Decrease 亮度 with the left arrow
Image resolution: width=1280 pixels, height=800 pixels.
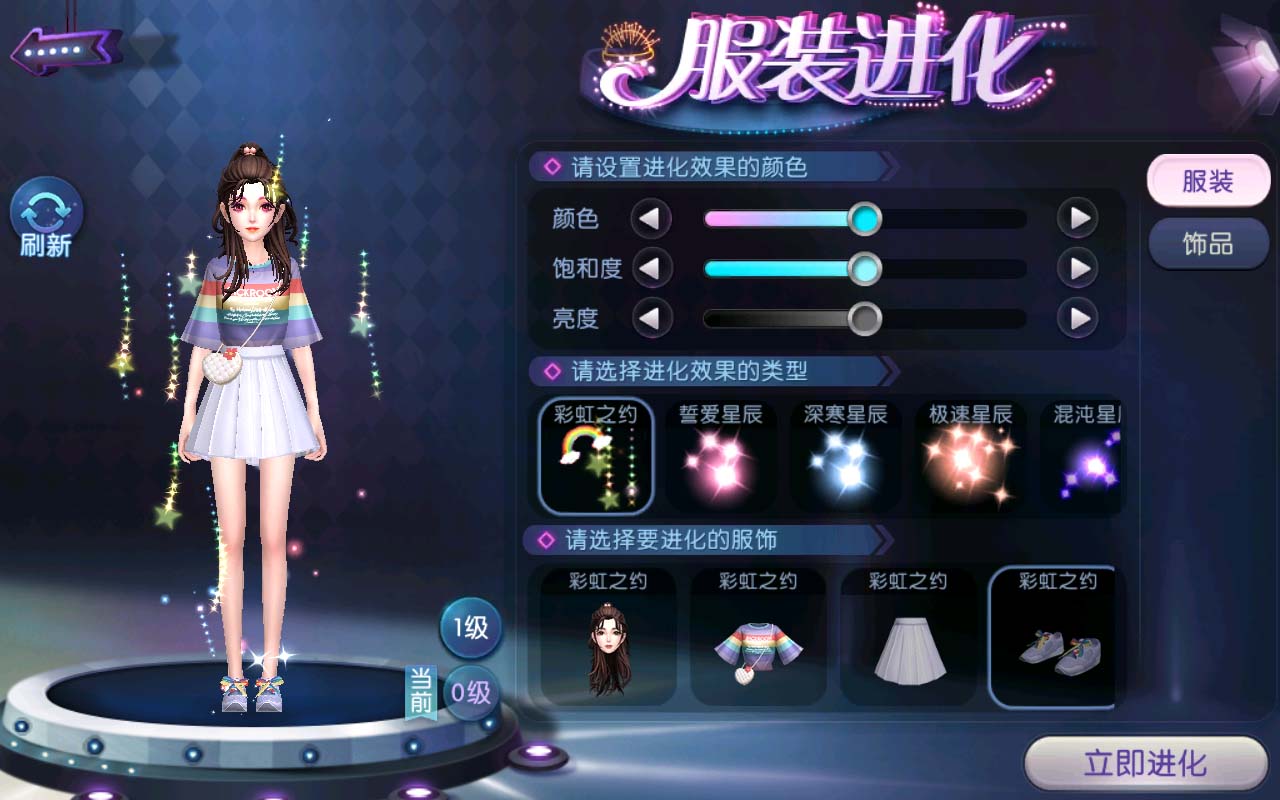tap(651, 319)
